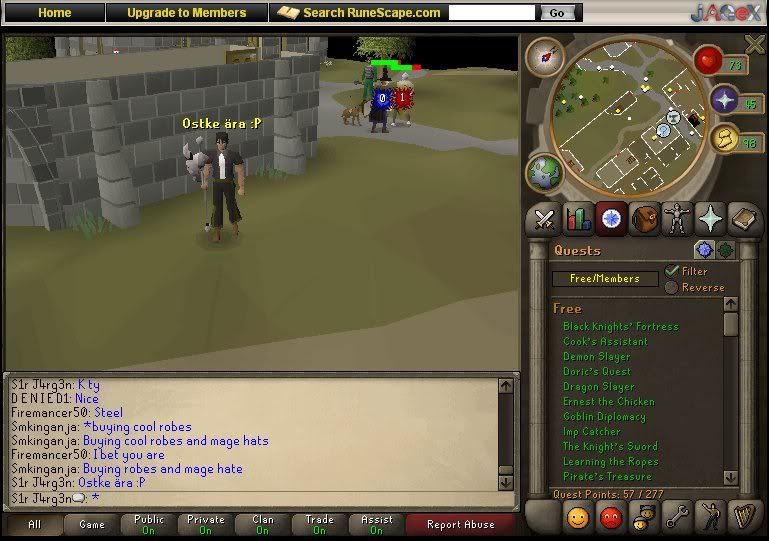Toggle the Free/Members quest button

tap(605, 279)
